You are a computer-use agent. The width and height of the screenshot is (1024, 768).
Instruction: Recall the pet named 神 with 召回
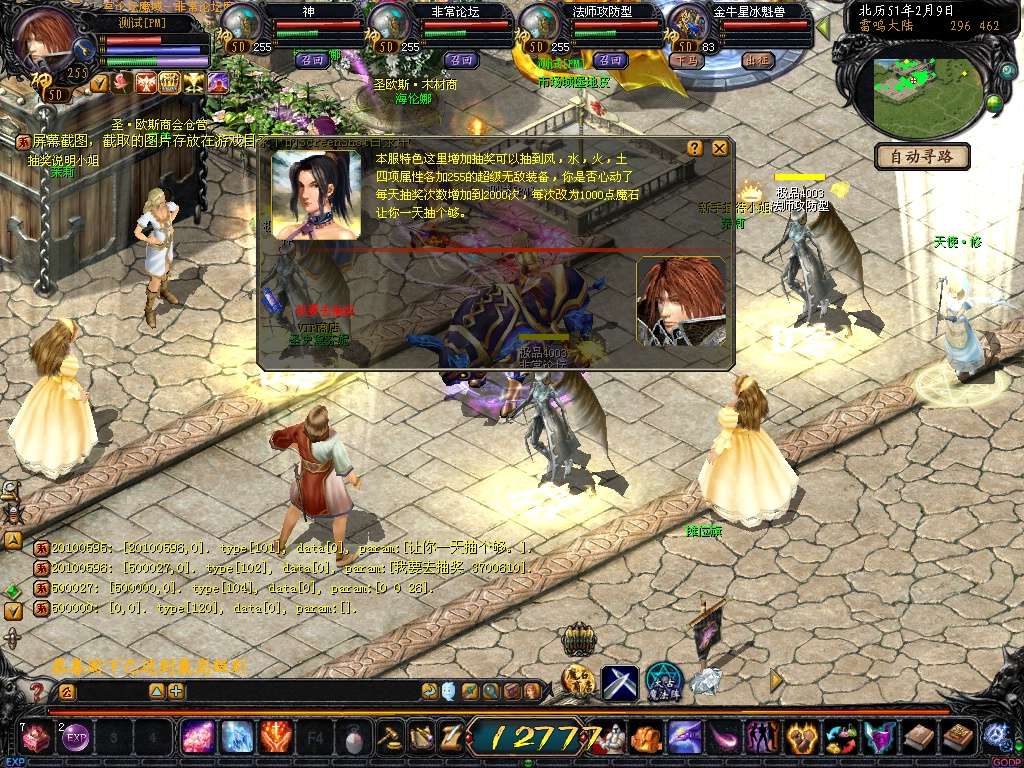pyautogui.click(x=312, y=60)
